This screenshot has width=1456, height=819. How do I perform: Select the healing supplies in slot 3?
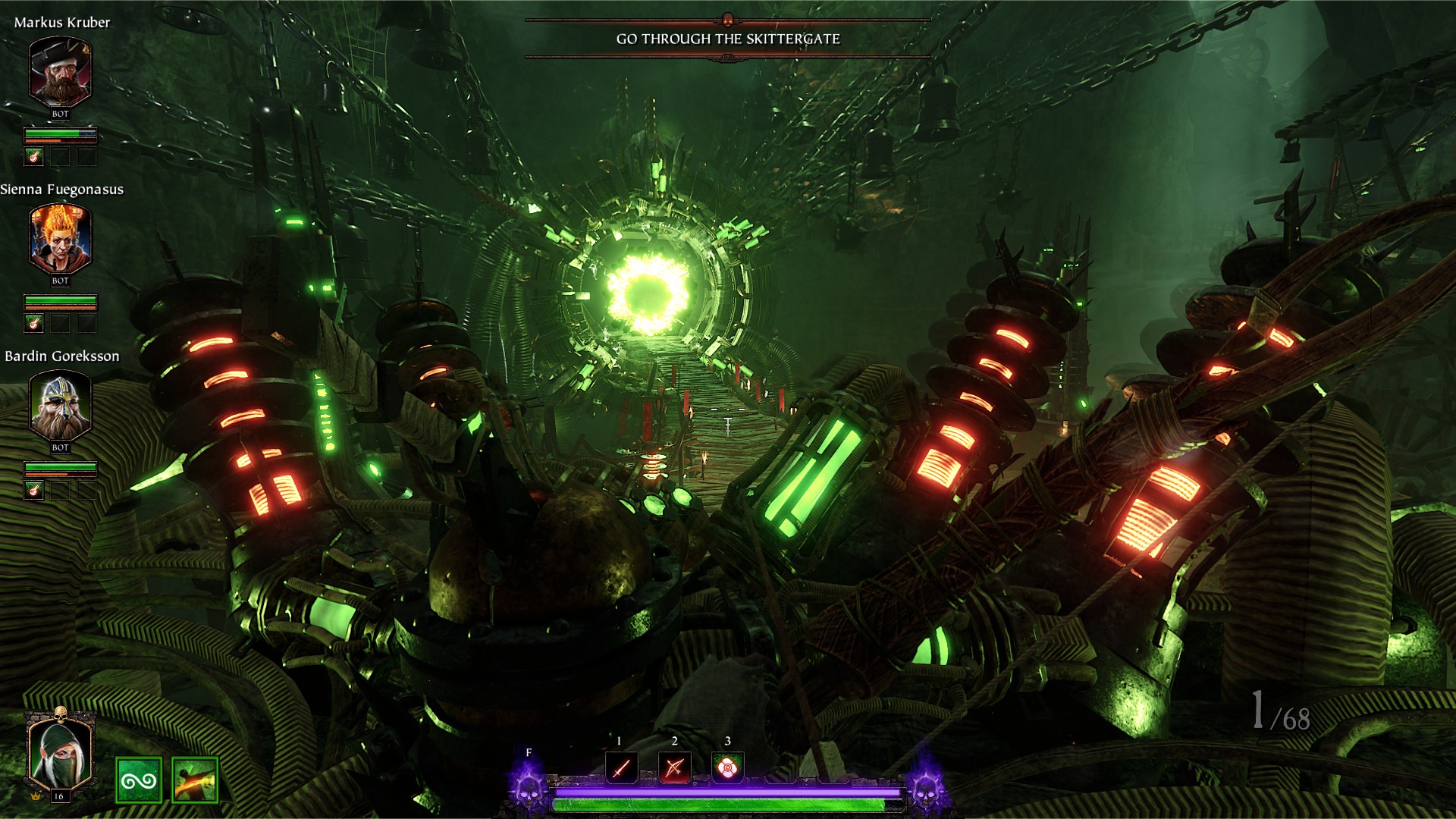coord(727,768)
